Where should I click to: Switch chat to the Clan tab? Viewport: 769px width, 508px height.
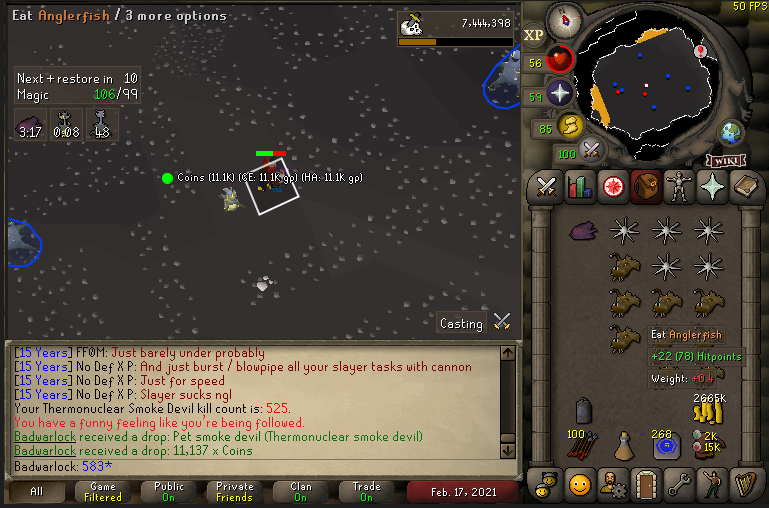point(301,491)
